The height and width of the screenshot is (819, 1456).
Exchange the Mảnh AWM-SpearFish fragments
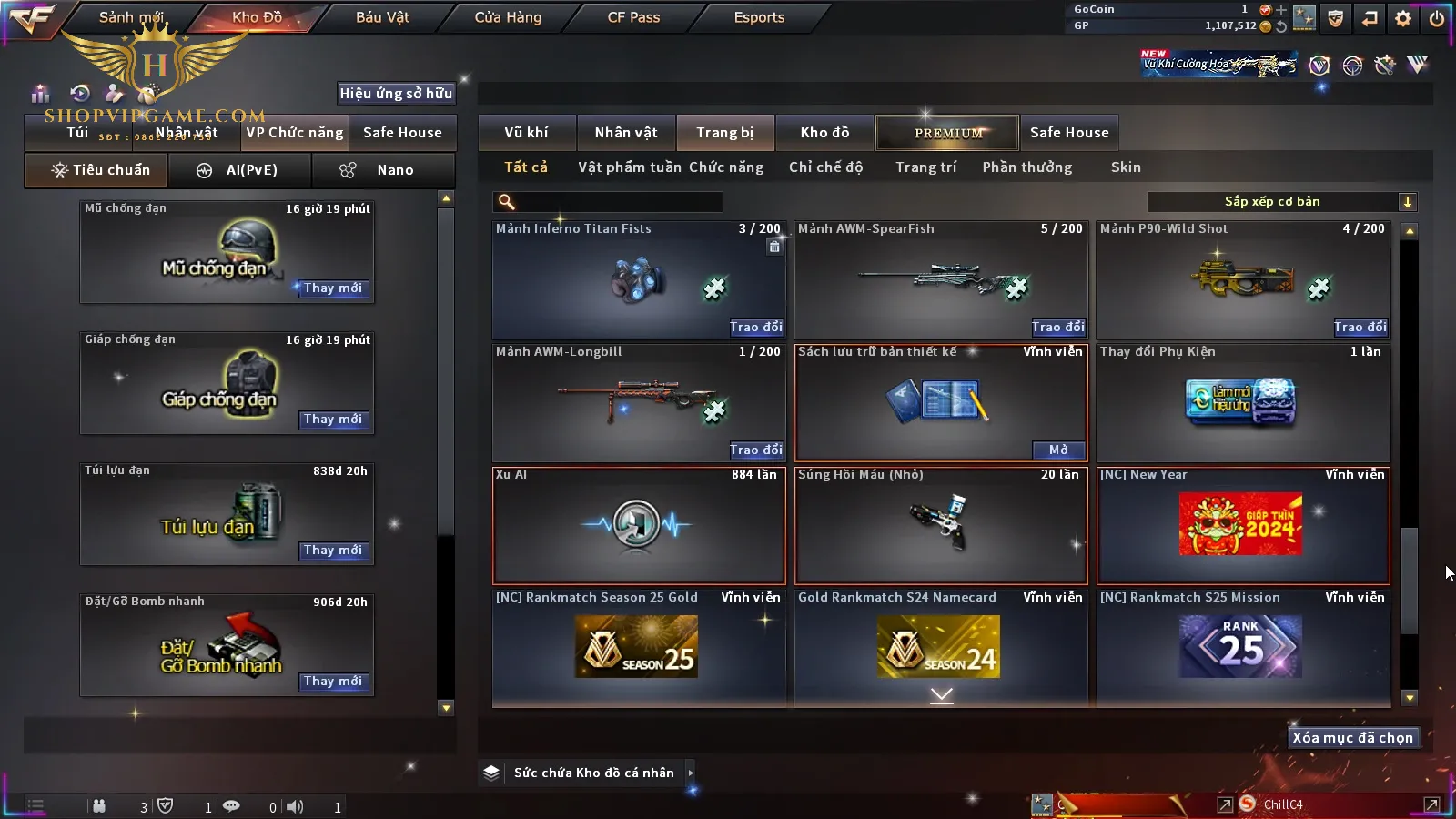(1057, 327)
